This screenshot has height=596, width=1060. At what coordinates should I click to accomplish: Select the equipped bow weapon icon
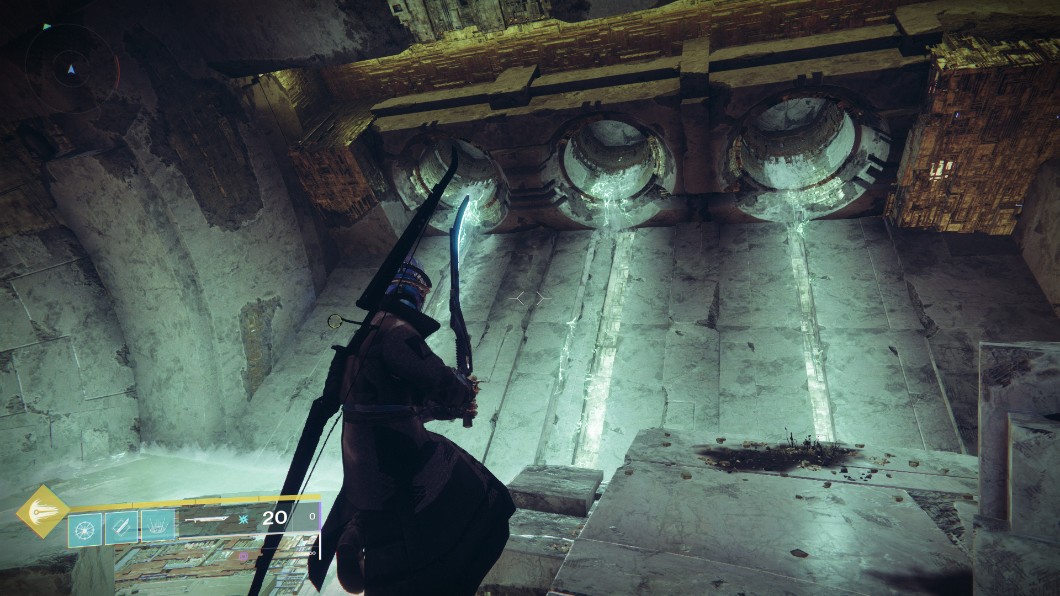click(208, 519)
